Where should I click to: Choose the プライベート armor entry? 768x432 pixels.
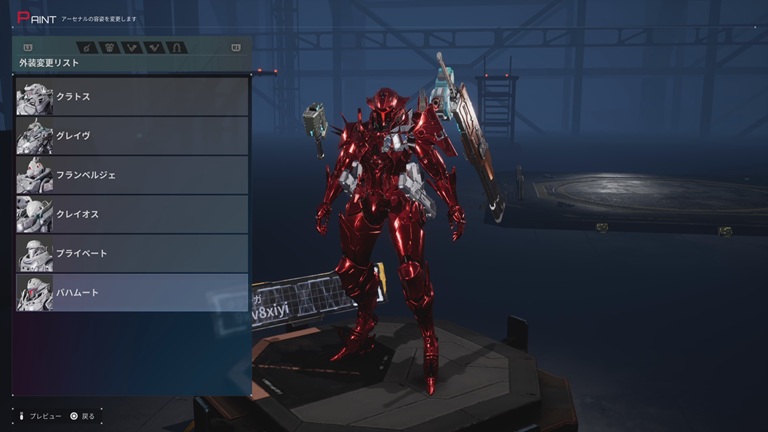(132, 253)
